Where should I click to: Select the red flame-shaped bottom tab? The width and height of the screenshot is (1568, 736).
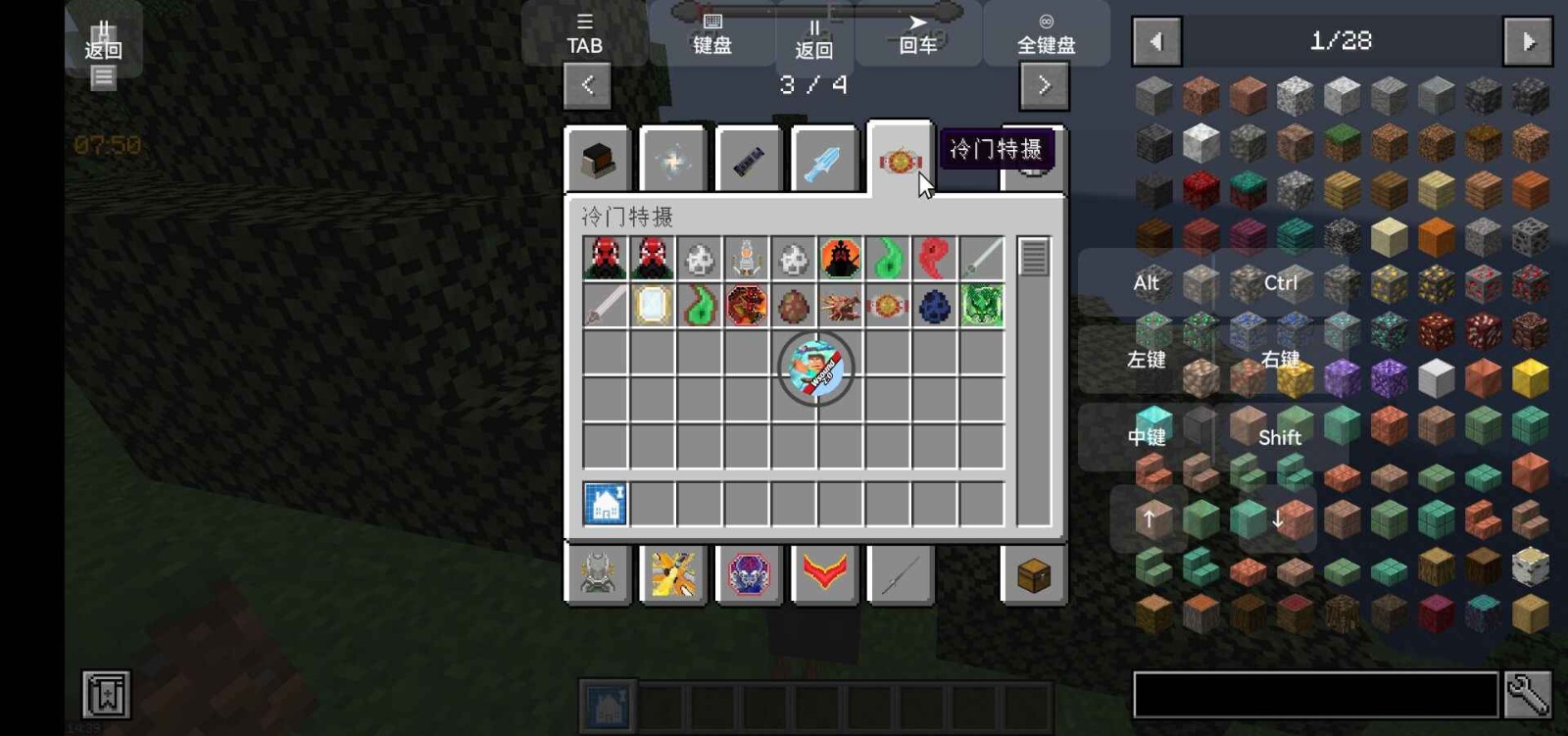coord(824,573)
